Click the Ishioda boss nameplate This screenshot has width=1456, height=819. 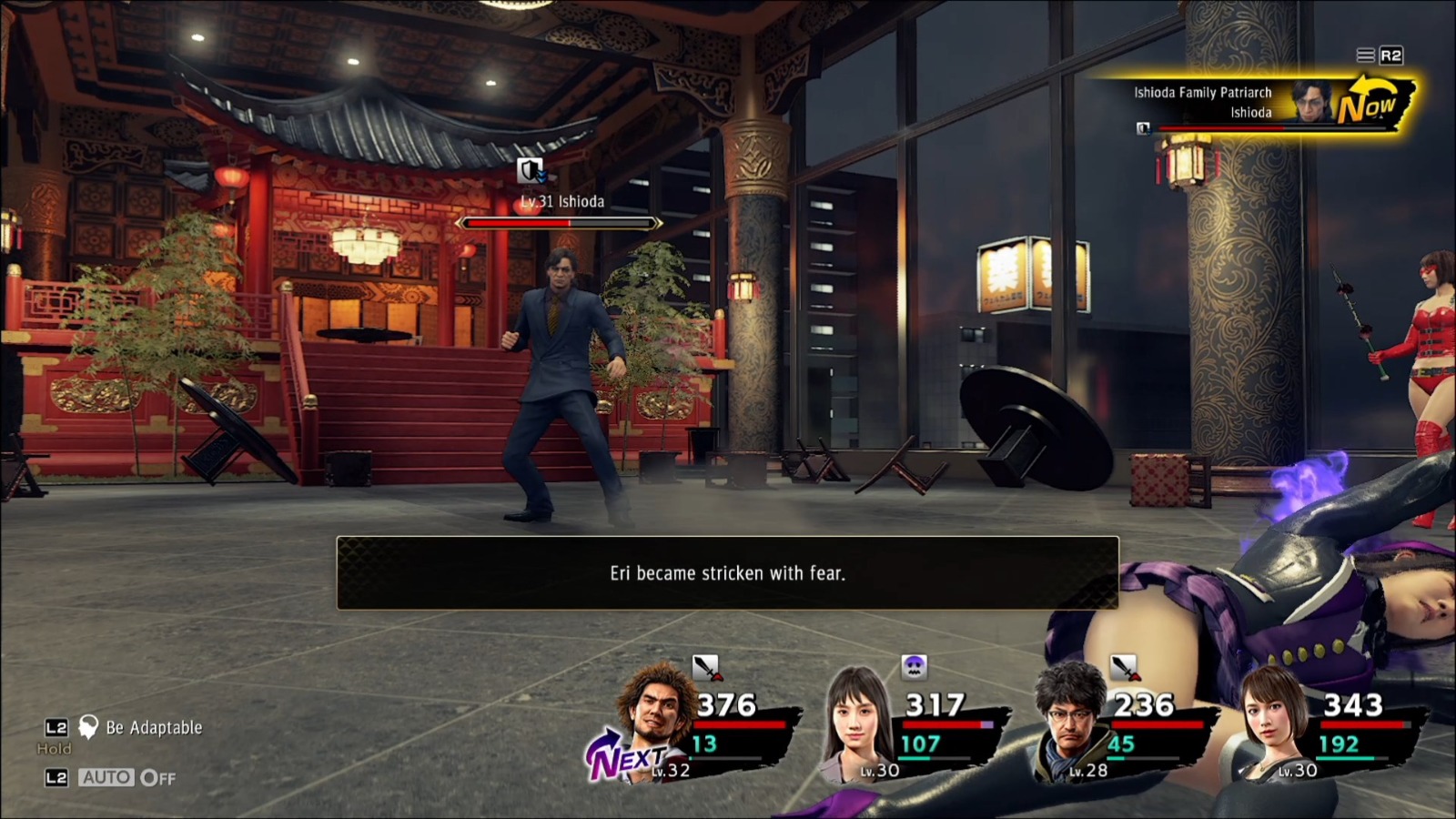[x=561, y=202]
